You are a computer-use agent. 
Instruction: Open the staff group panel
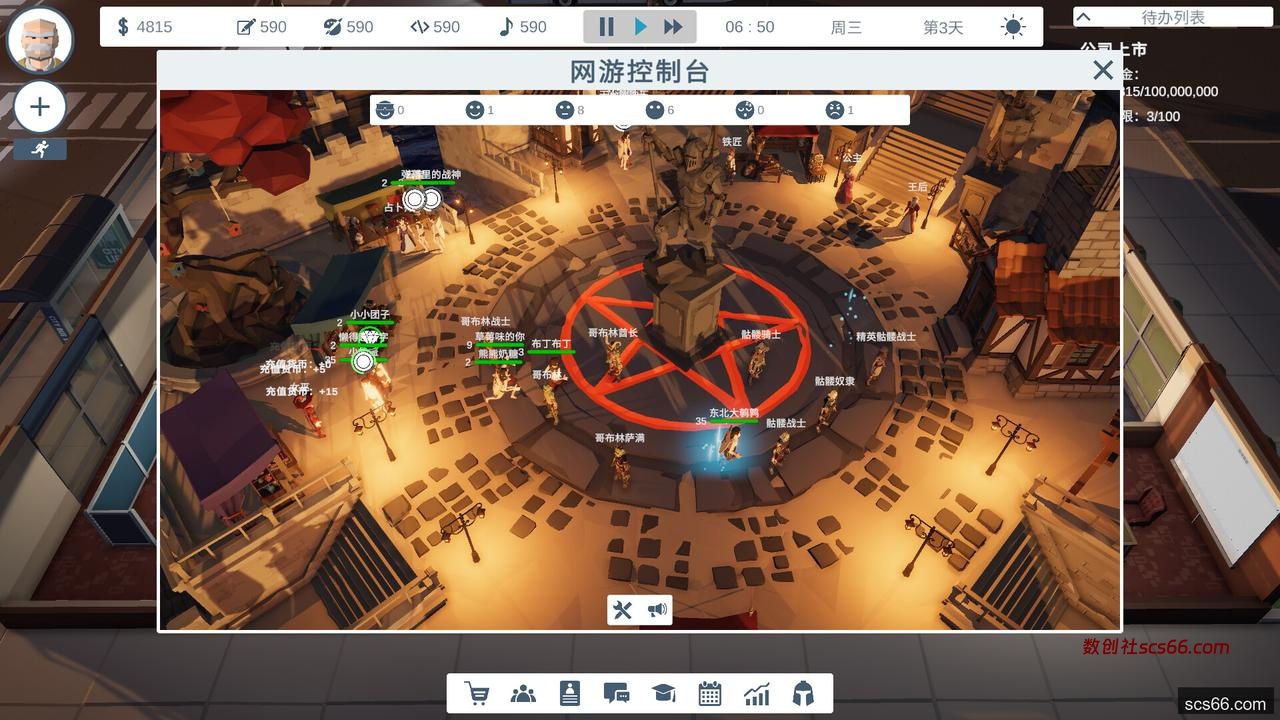(523, 693)
